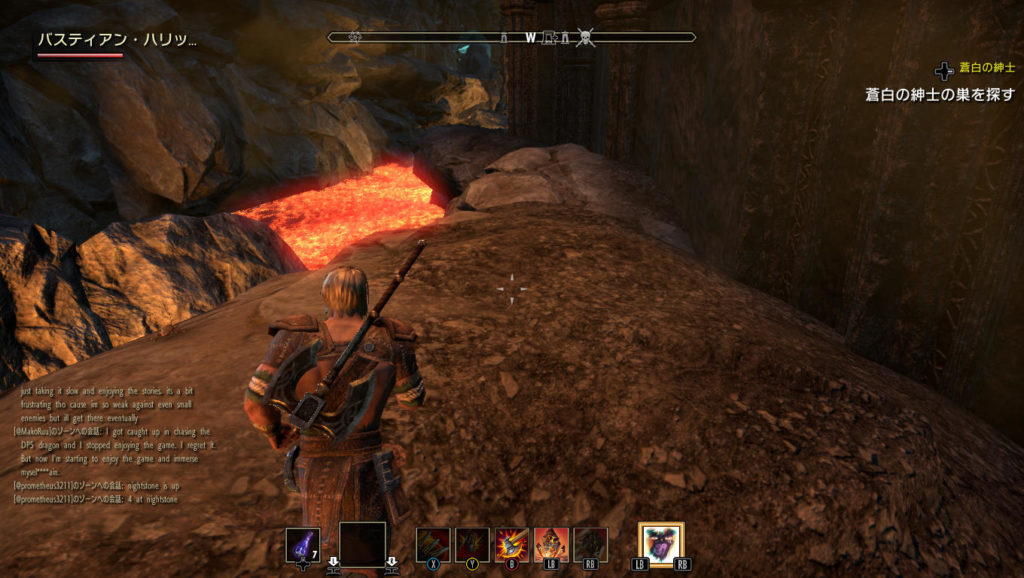Trigger the gold-framed ultimate ability
Viewport: 1024px width, 578px height.
coord(661,544)
